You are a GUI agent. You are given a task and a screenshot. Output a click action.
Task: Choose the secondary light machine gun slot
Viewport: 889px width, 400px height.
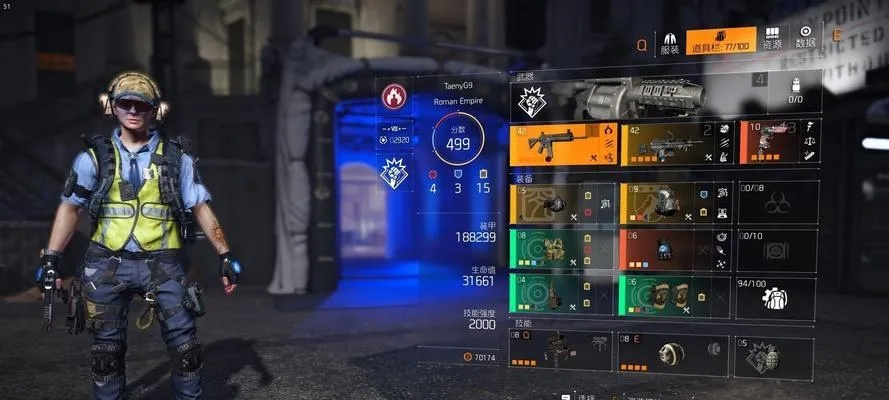pos(676,144)
